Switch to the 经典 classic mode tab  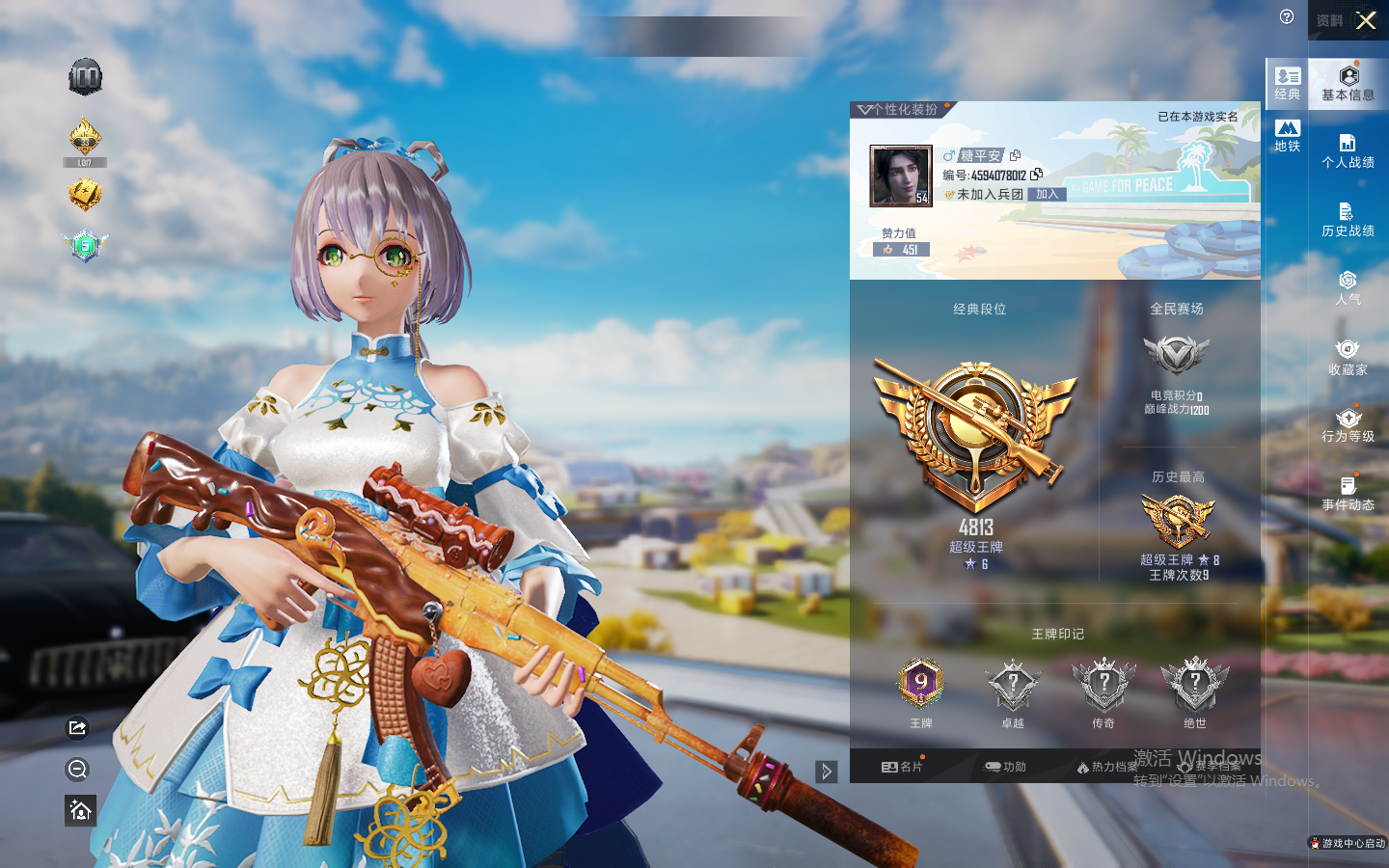click(1287, 83)
